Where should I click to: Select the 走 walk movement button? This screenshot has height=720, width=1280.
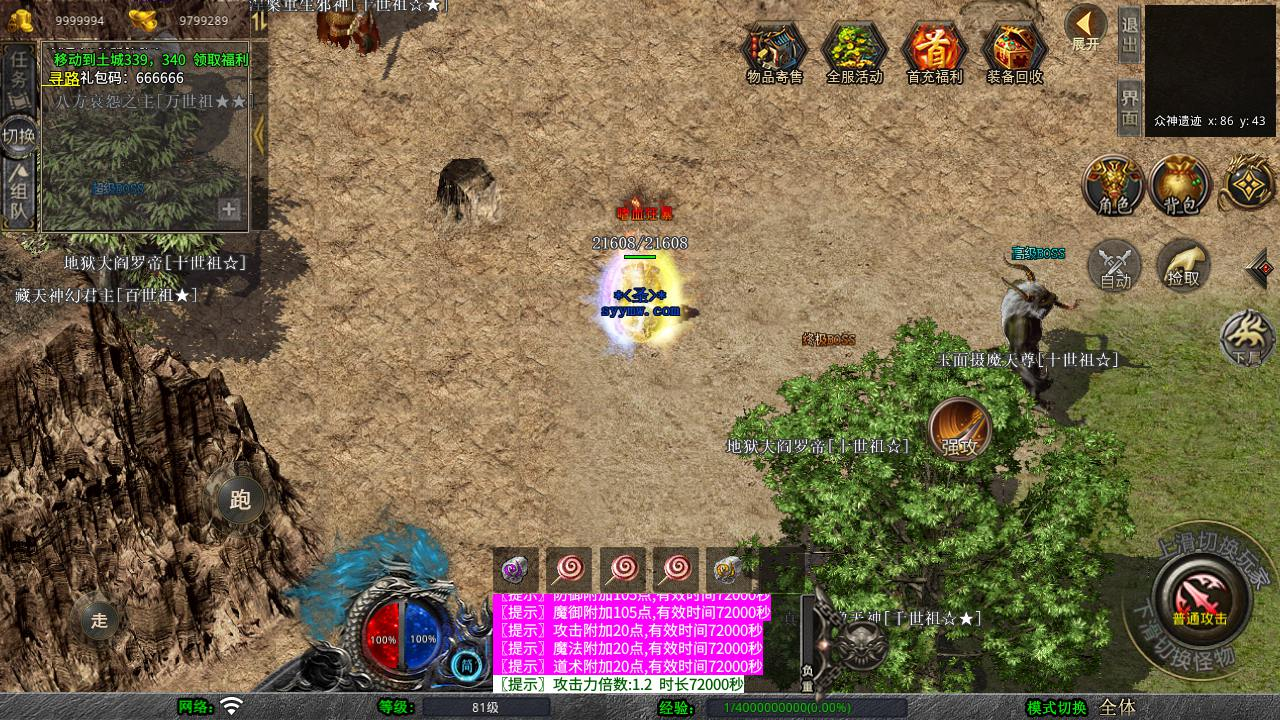click(99, 620)
